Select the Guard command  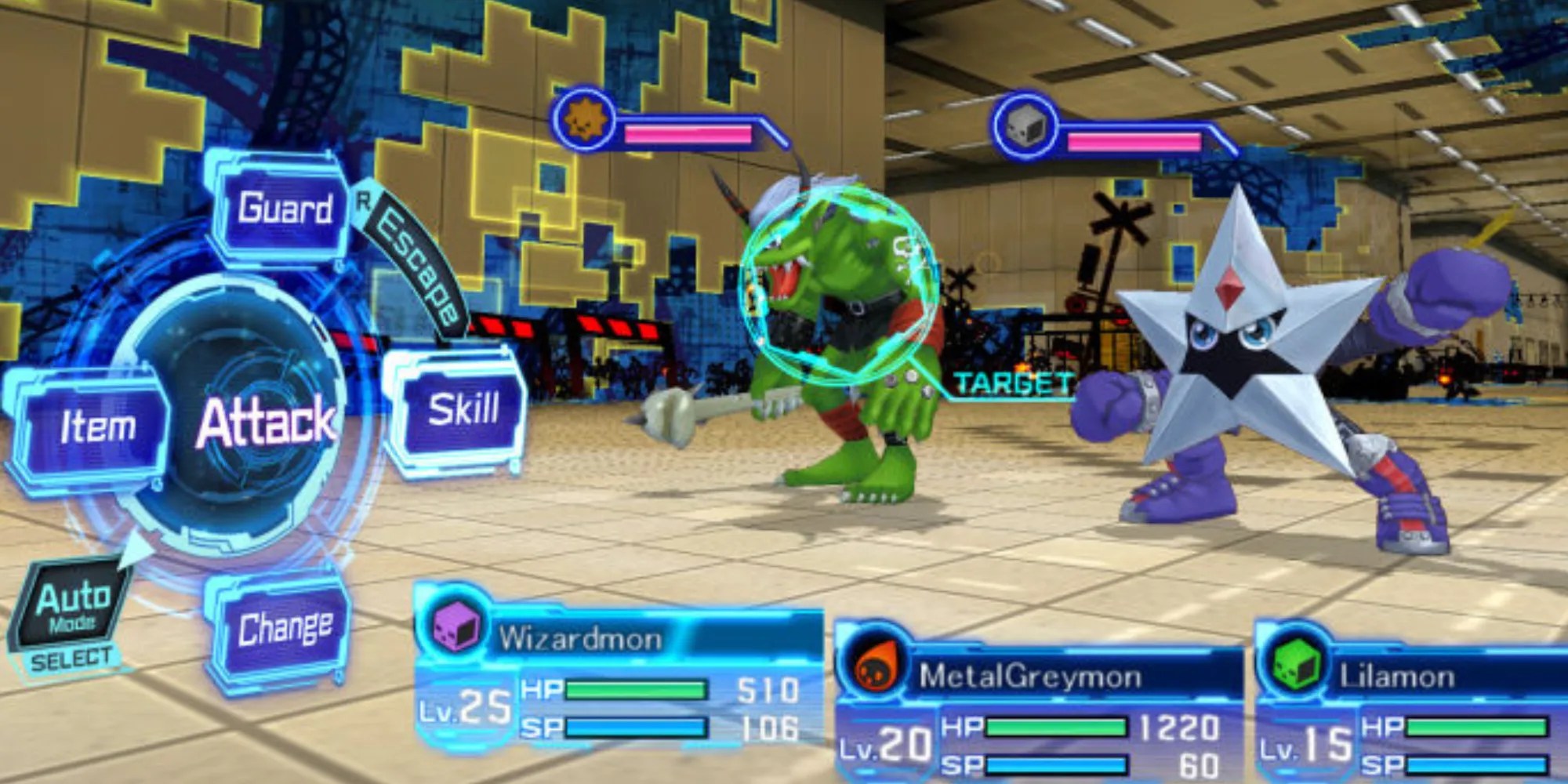[284, 209]
